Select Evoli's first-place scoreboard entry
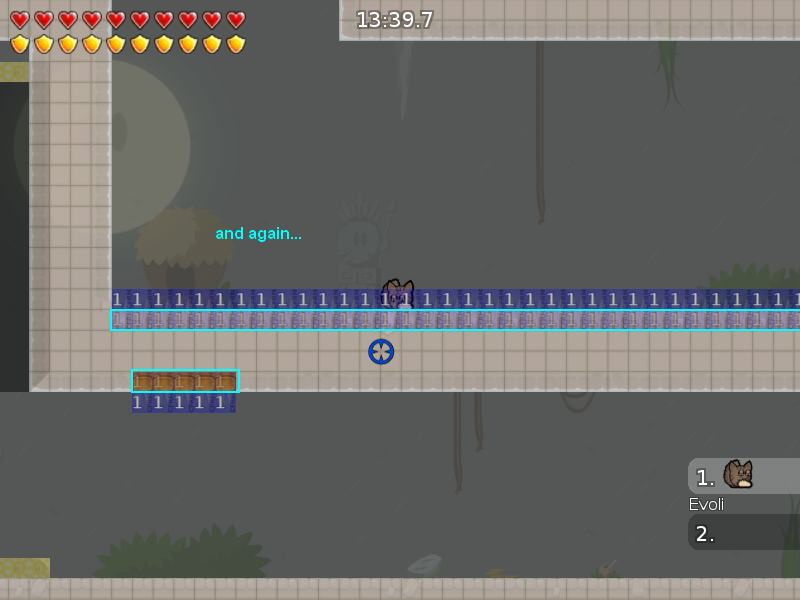Image resolution: width=800 pixels, height=600 pixels. click(x=742, y=476)
